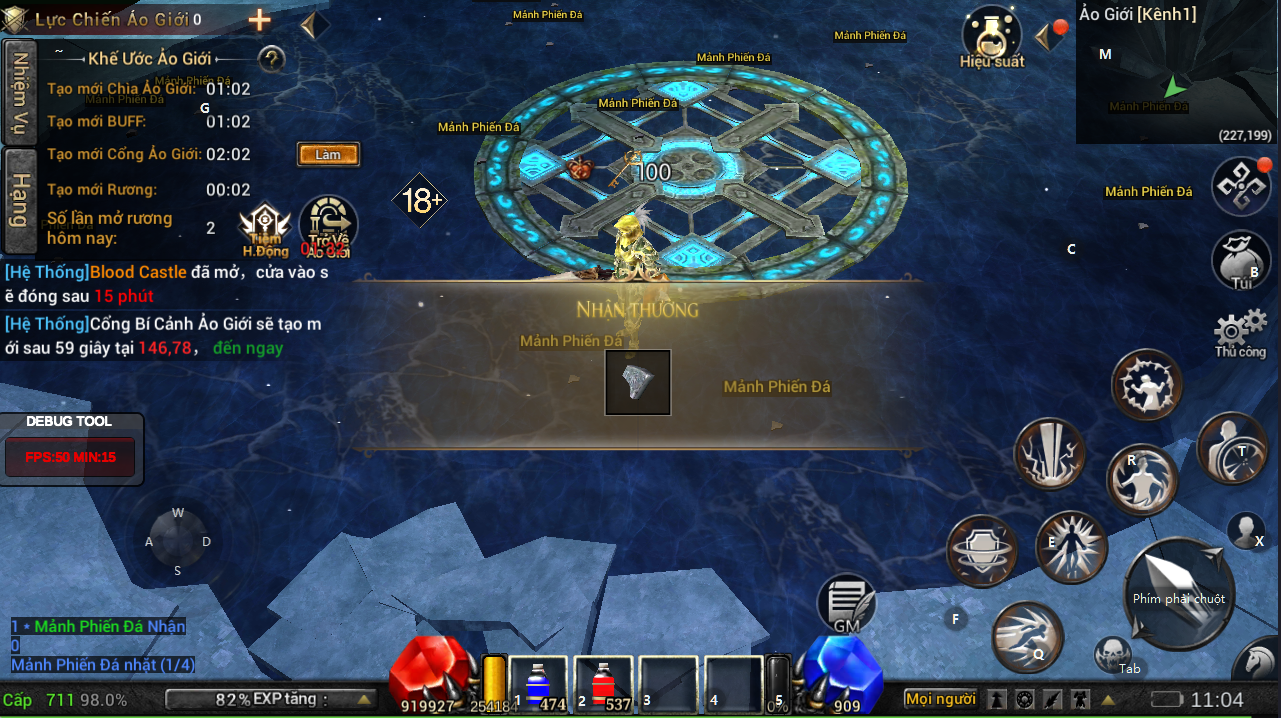The height and width of the screenshot is (718, 1281).
Task: Open the Khế Ước Ảo Giới help icon
Action: tap(272, 59)
